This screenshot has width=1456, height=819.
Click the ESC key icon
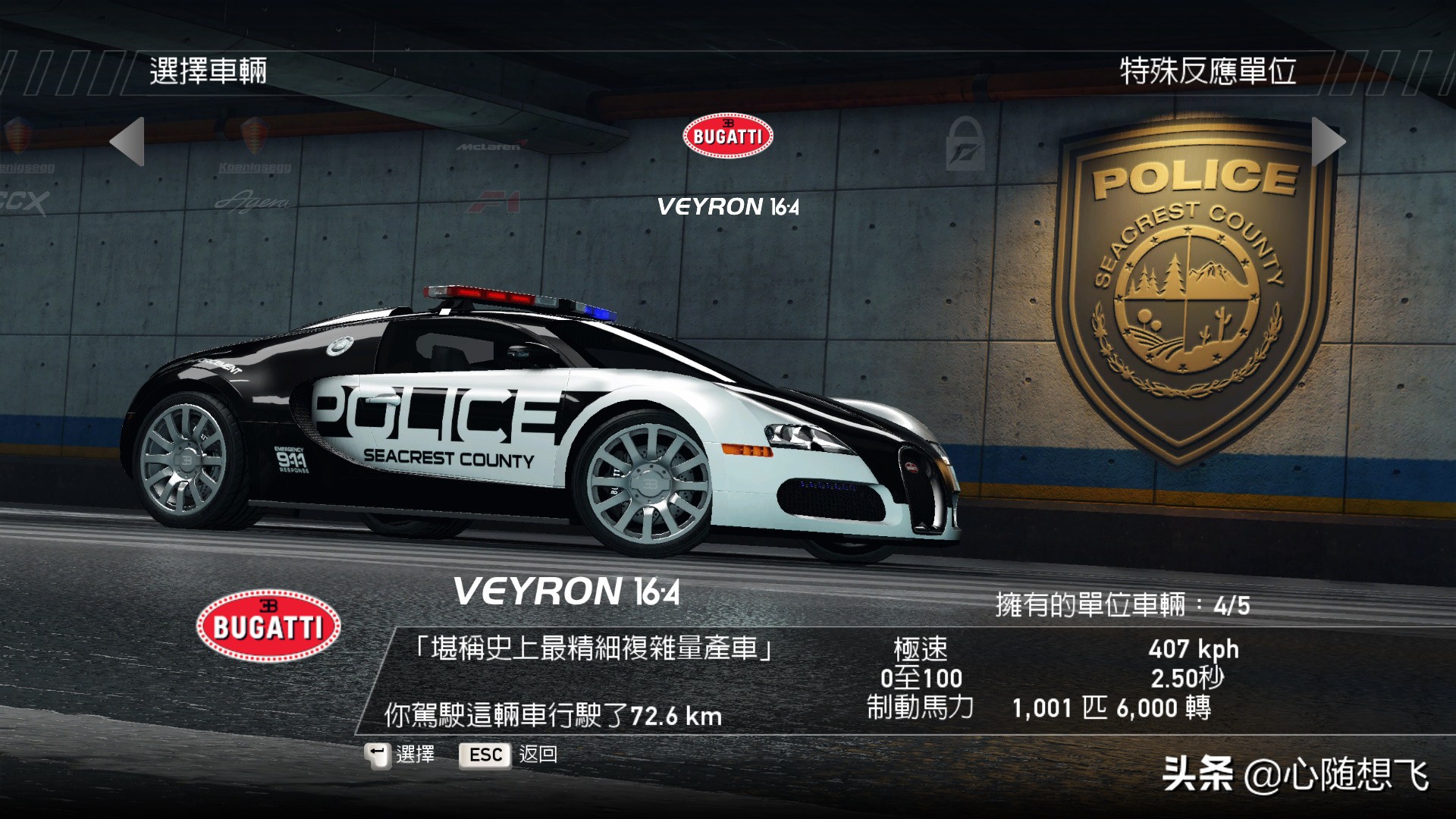tap(486, 755)
